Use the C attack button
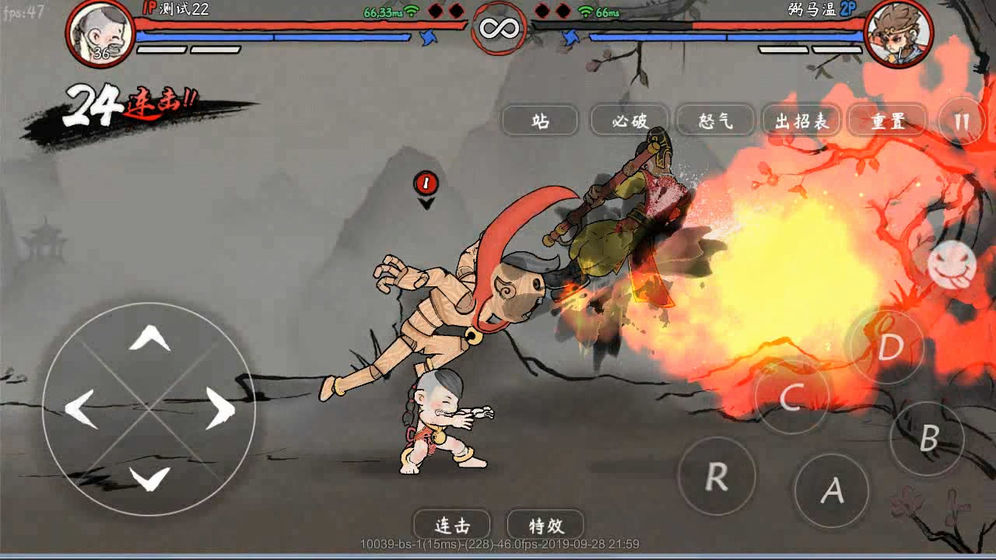This screenshot has height=560, width=996. 790,398
